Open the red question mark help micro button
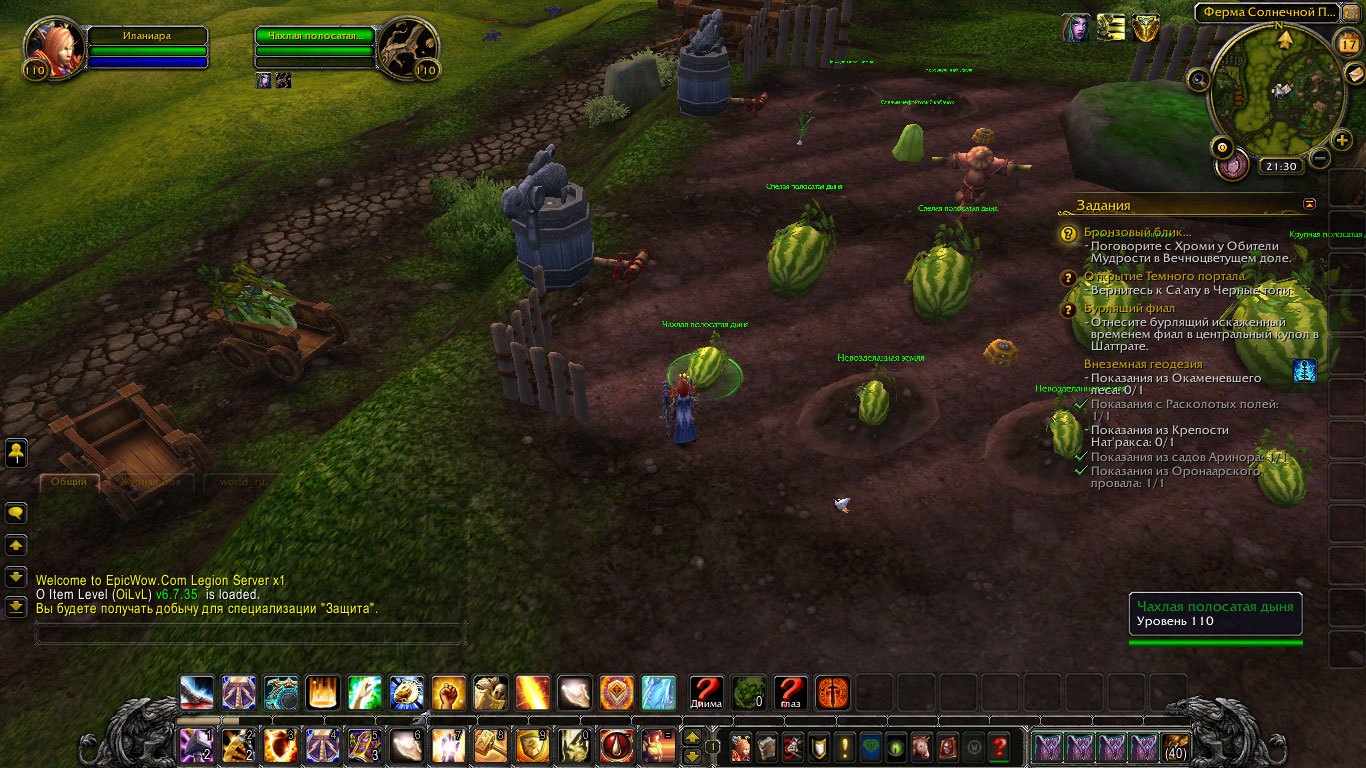Viewport: 1366px width, 768px height. tap(998, 746)
